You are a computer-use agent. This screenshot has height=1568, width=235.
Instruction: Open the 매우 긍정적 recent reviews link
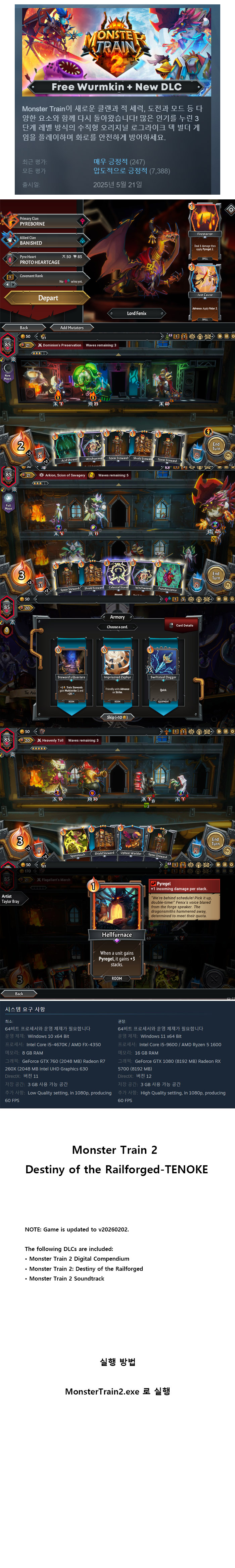(110, 161)
